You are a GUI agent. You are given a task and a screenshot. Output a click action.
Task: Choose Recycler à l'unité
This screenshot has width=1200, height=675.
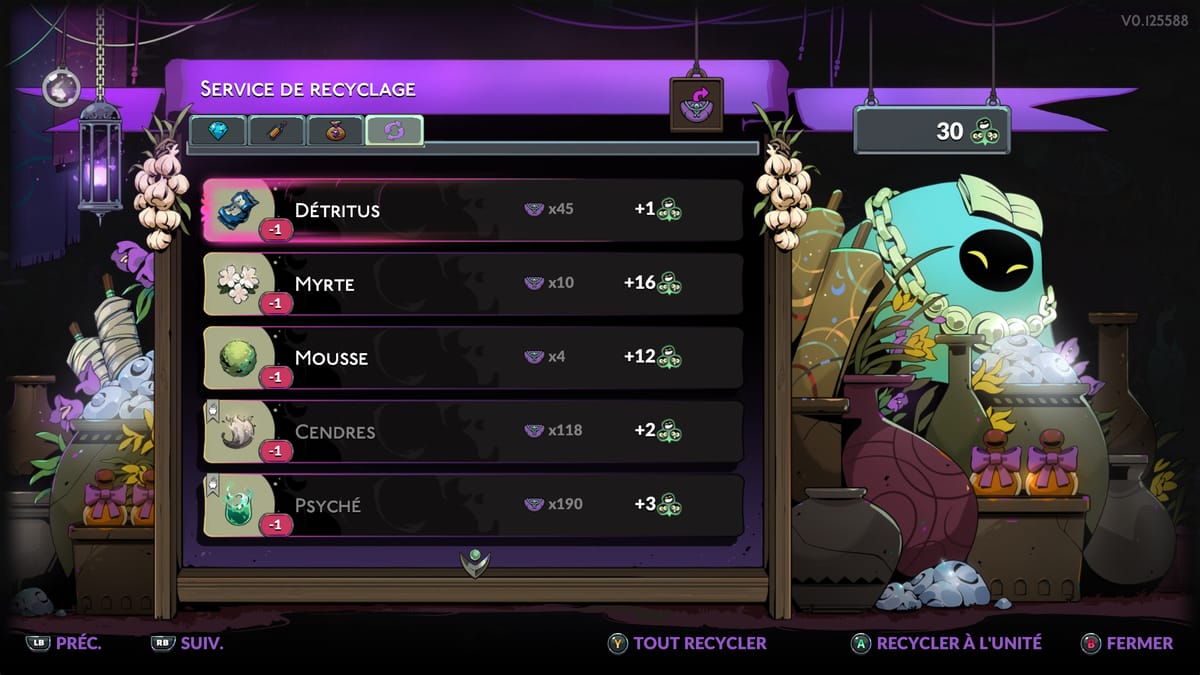[x=946, y=643]
